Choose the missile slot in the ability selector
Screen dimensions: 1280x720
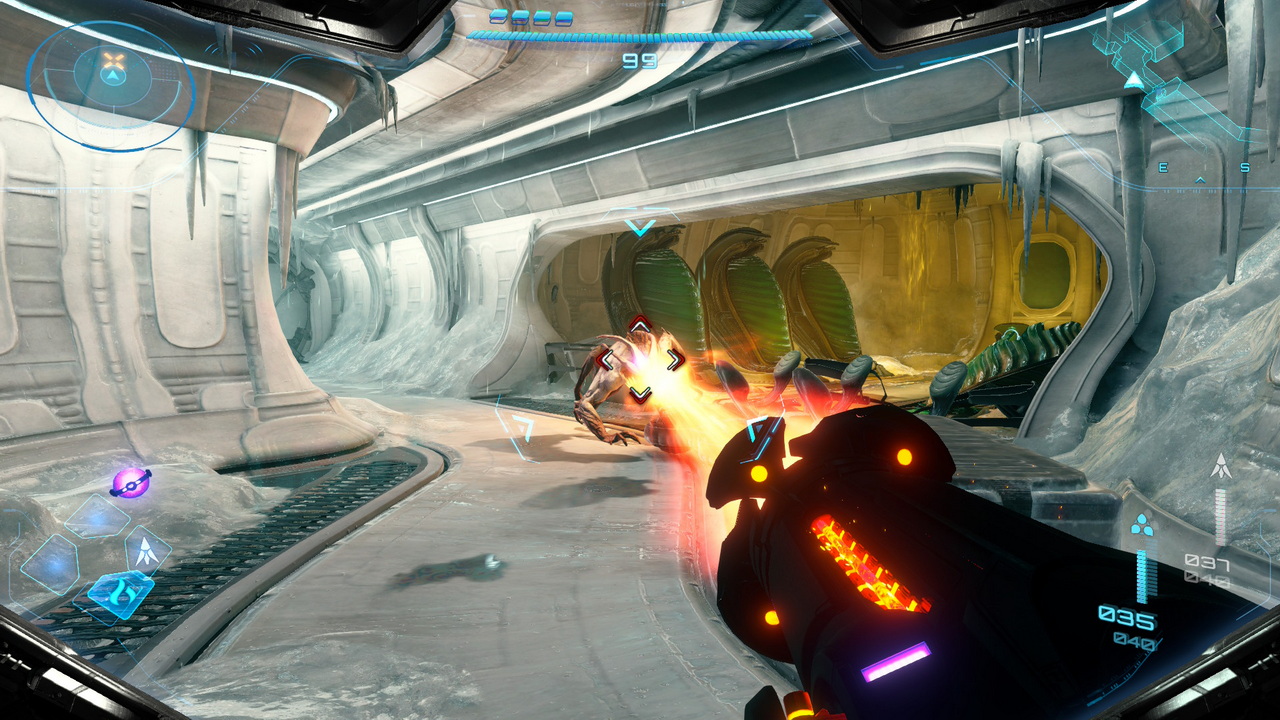pos(146,550)
